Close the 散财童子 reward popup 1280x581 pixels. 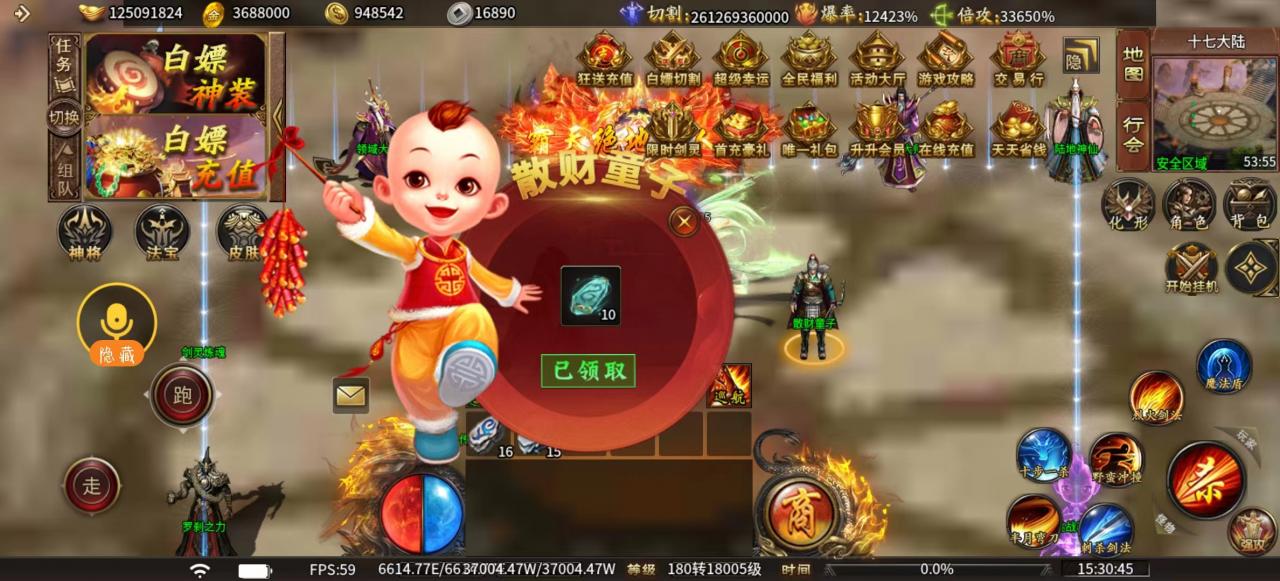coord(684,221)
